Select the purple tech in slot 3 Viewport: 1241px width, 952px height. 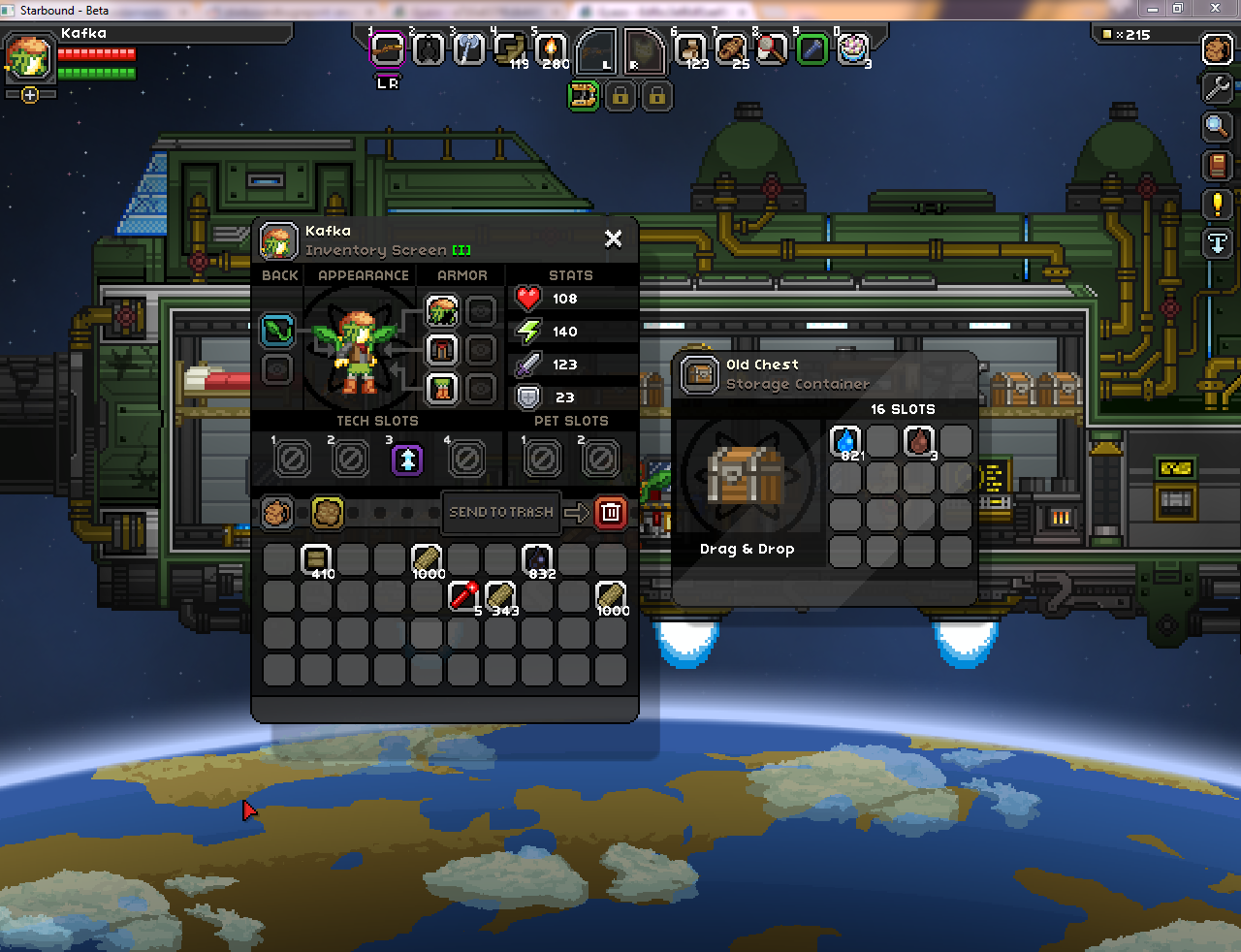coord(407,459)
